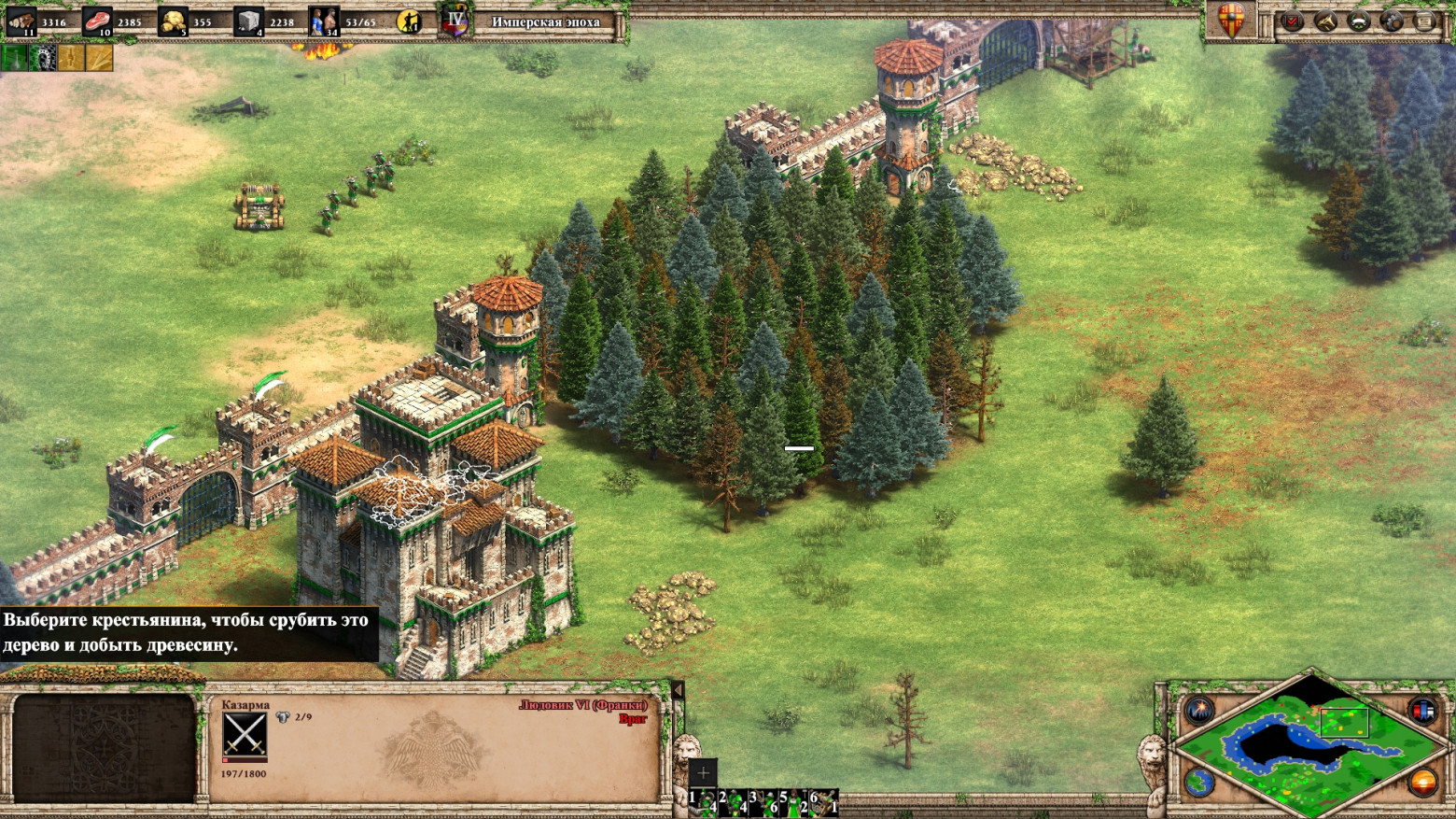Click the population villagers icon
Image resolution: width=1456 pixels, height=819 pixels.
click(324, 21)
